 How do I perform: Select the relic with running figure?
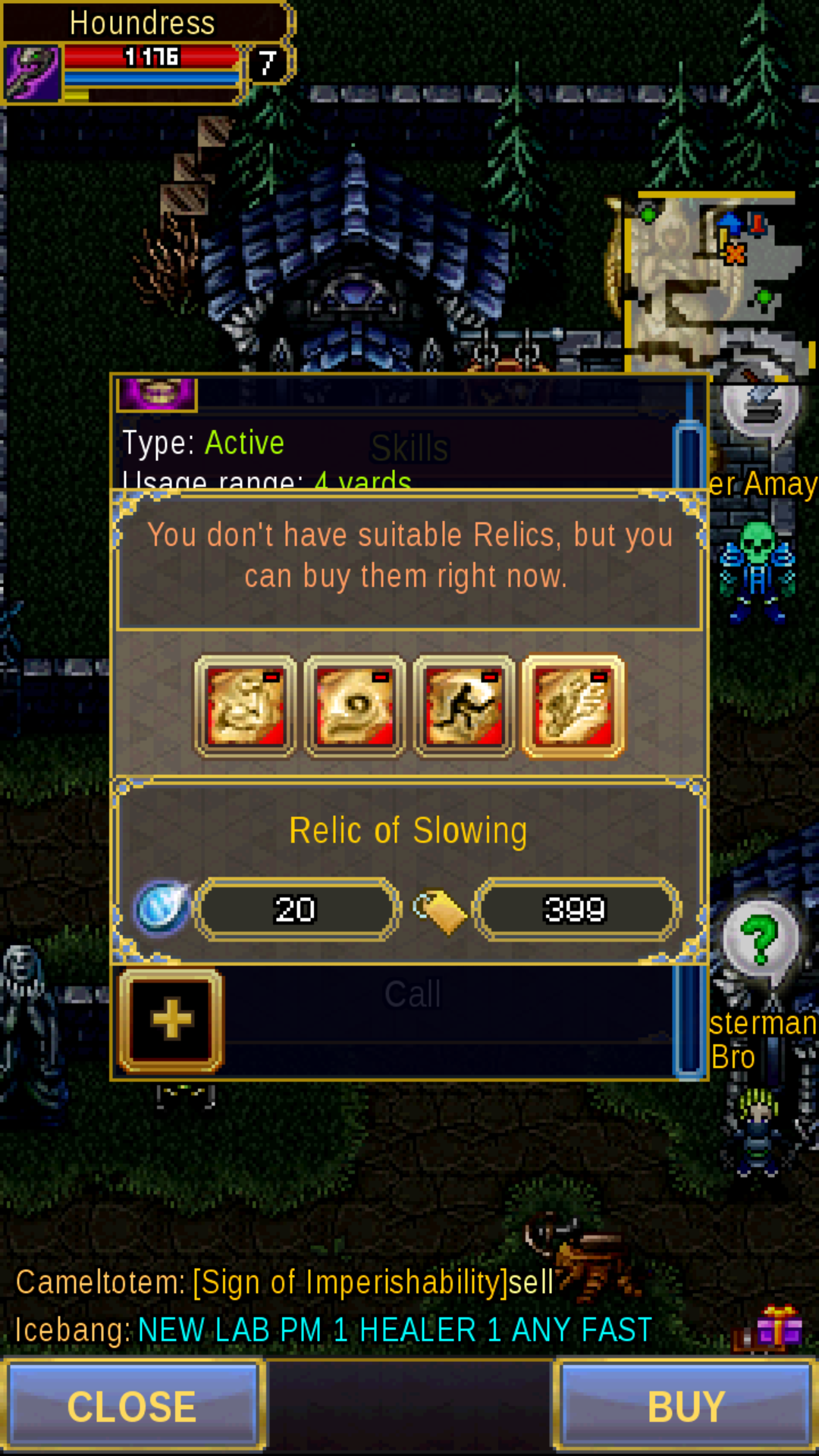pos(464,707)
